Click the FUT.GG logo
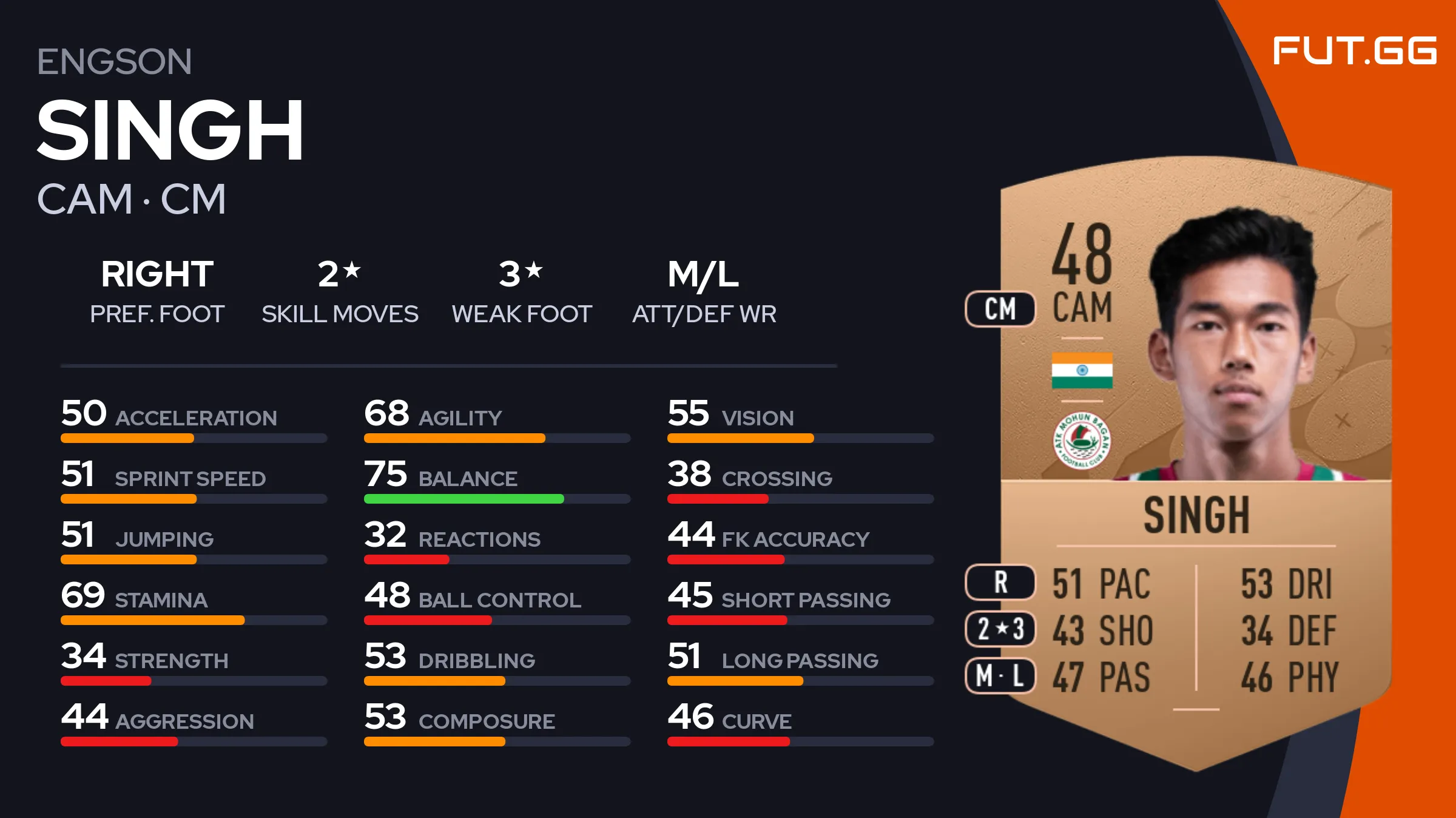The image size is (1456, 818). pyautogui.click(x=1354, y=50)
